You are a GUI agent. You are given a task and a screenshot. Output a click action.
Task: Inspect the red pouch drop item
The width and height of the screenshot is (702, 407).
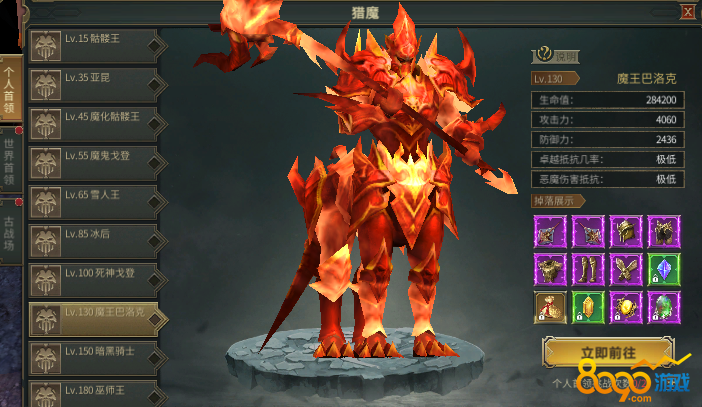pos(549,307)
